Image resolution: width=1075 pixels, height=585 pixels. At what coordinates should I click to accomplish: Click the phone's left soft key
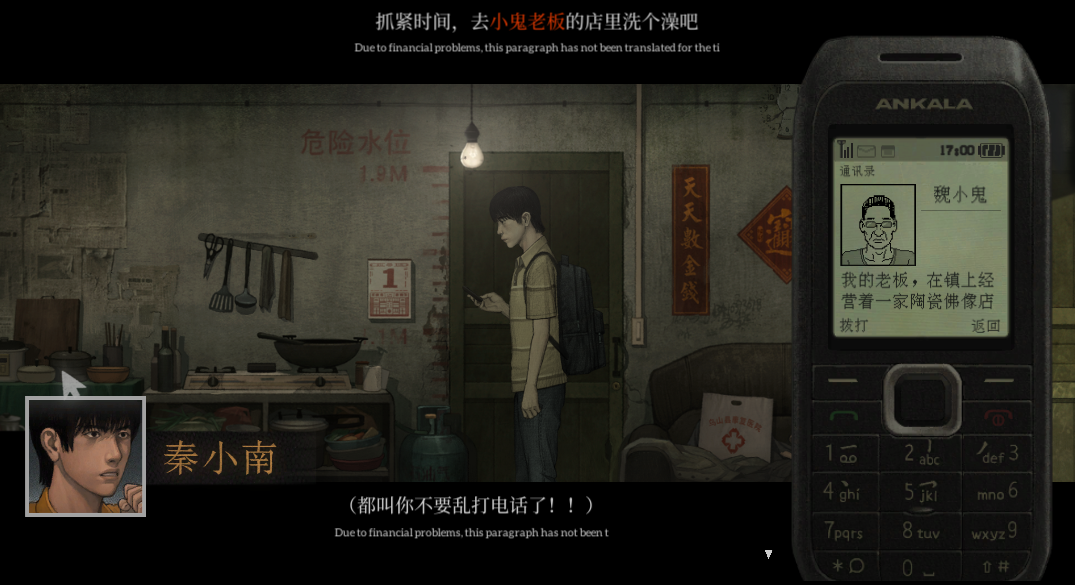pos(846,381)
